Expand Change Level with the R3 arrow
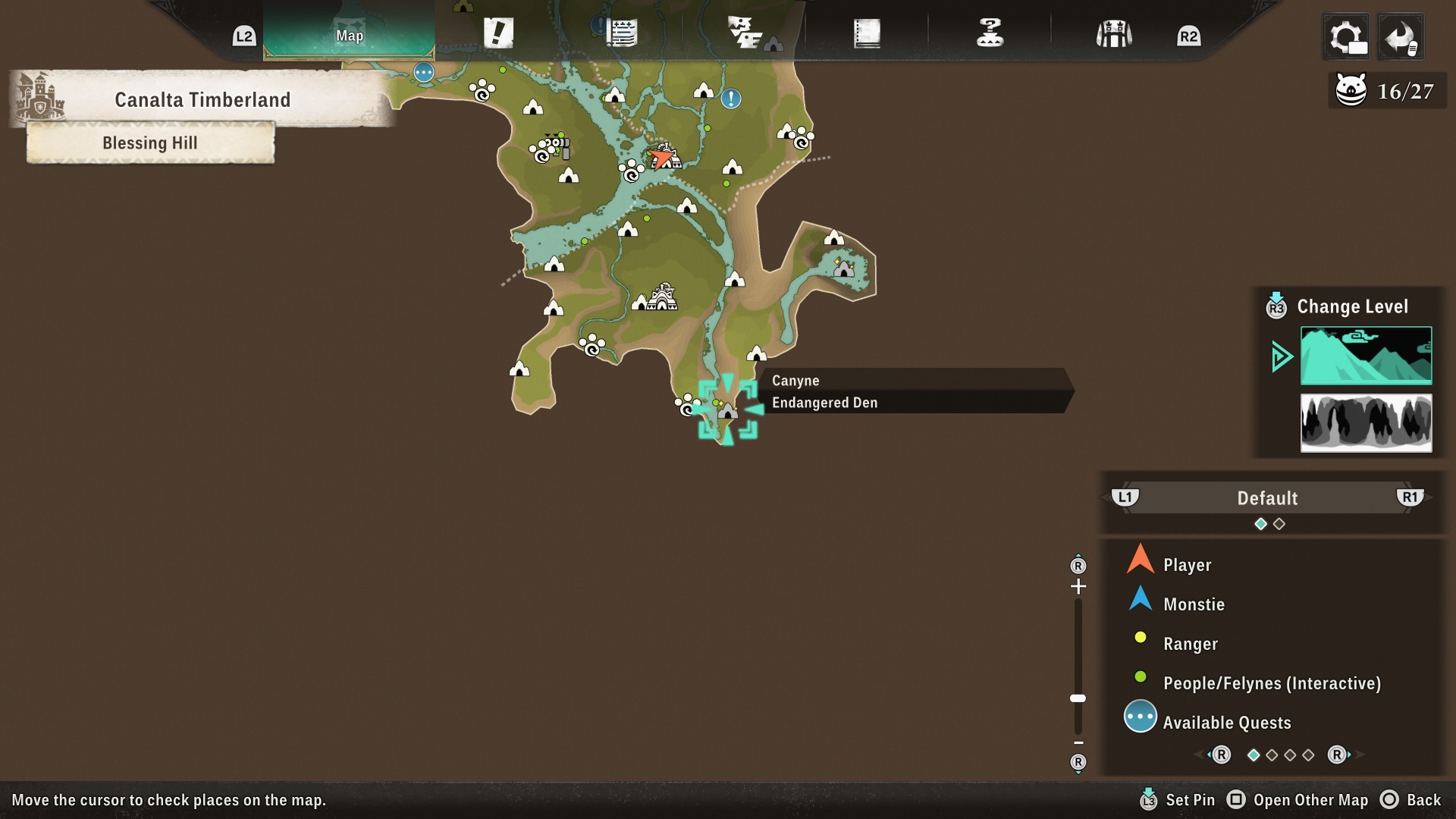1456x819 pixels. coord(1276,307)
